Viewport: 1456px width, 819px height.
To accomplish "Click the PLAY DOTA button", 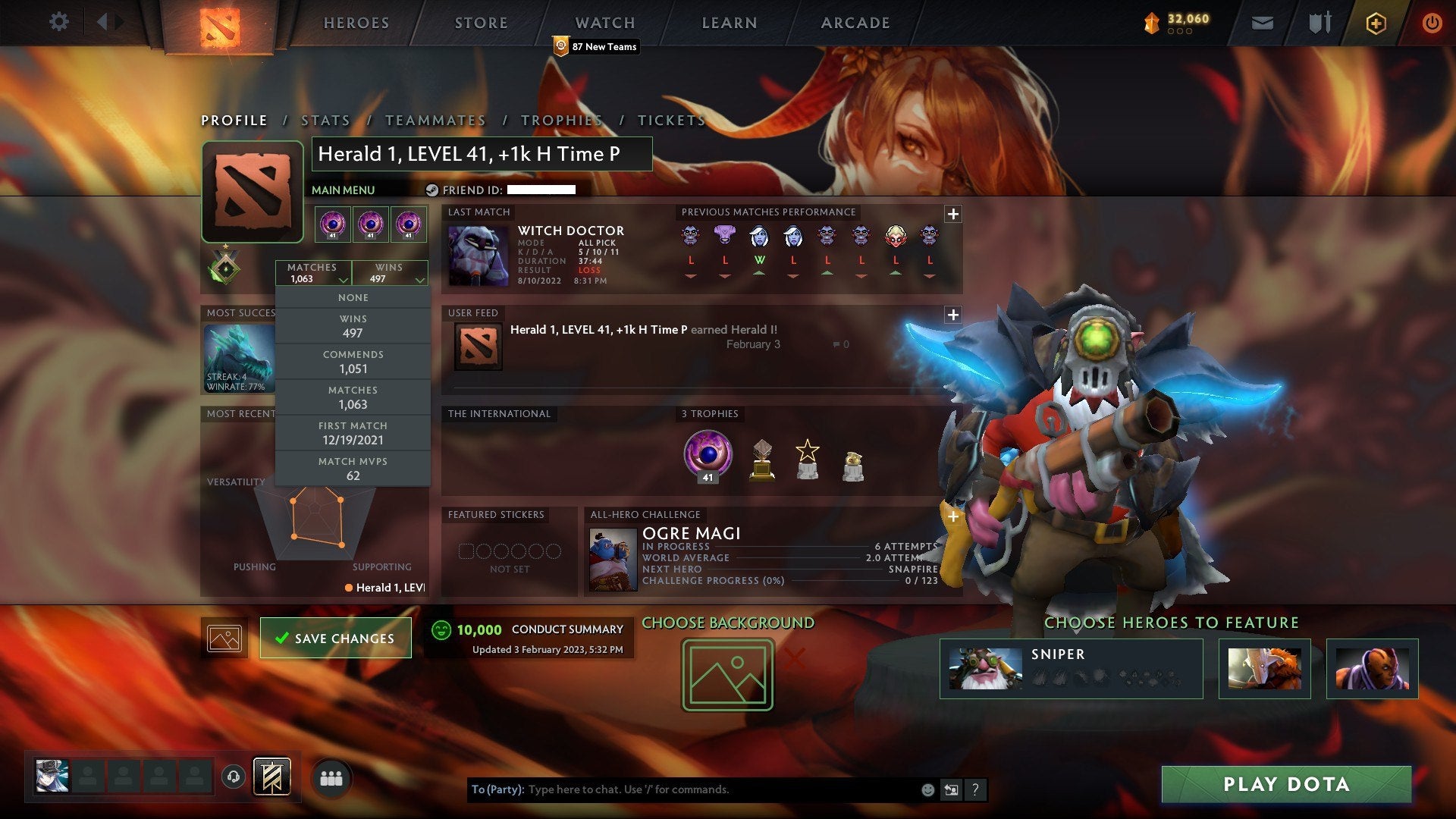I will (x=1287, y=785).
